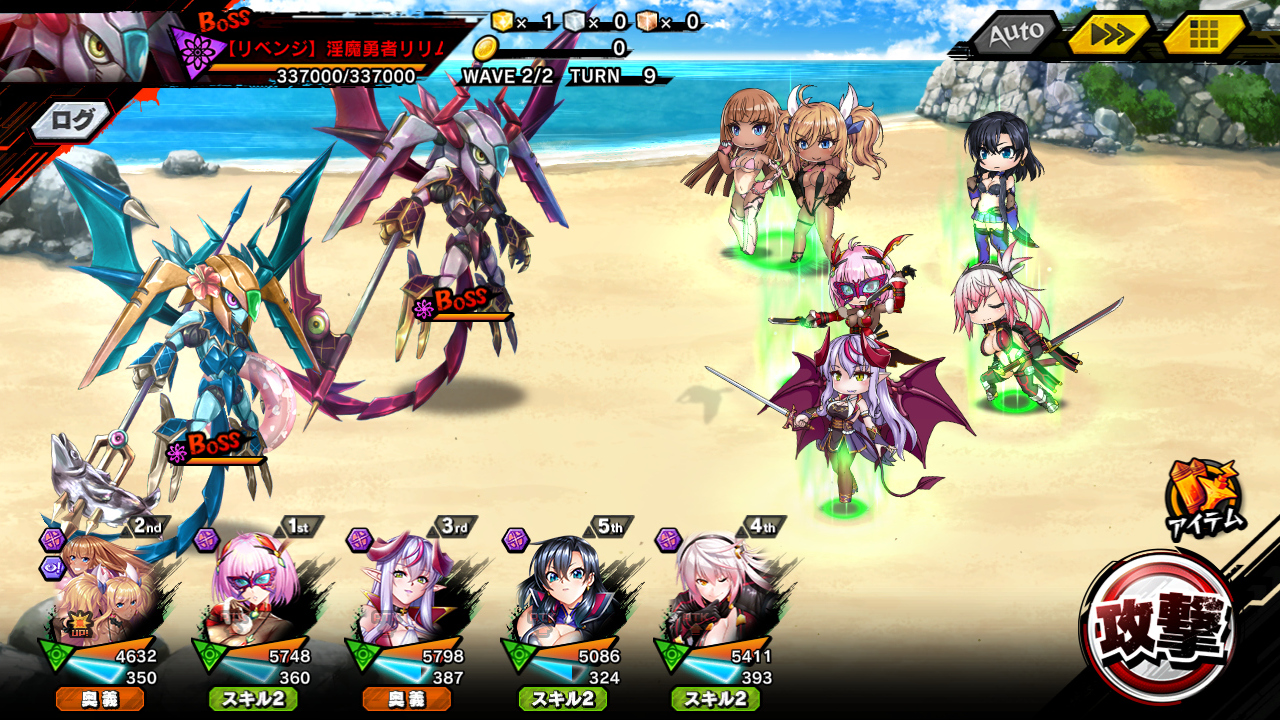1280x720 pixels.
Task: Click the yellow fast-forward arrows button
Action: click(1109, 35)
